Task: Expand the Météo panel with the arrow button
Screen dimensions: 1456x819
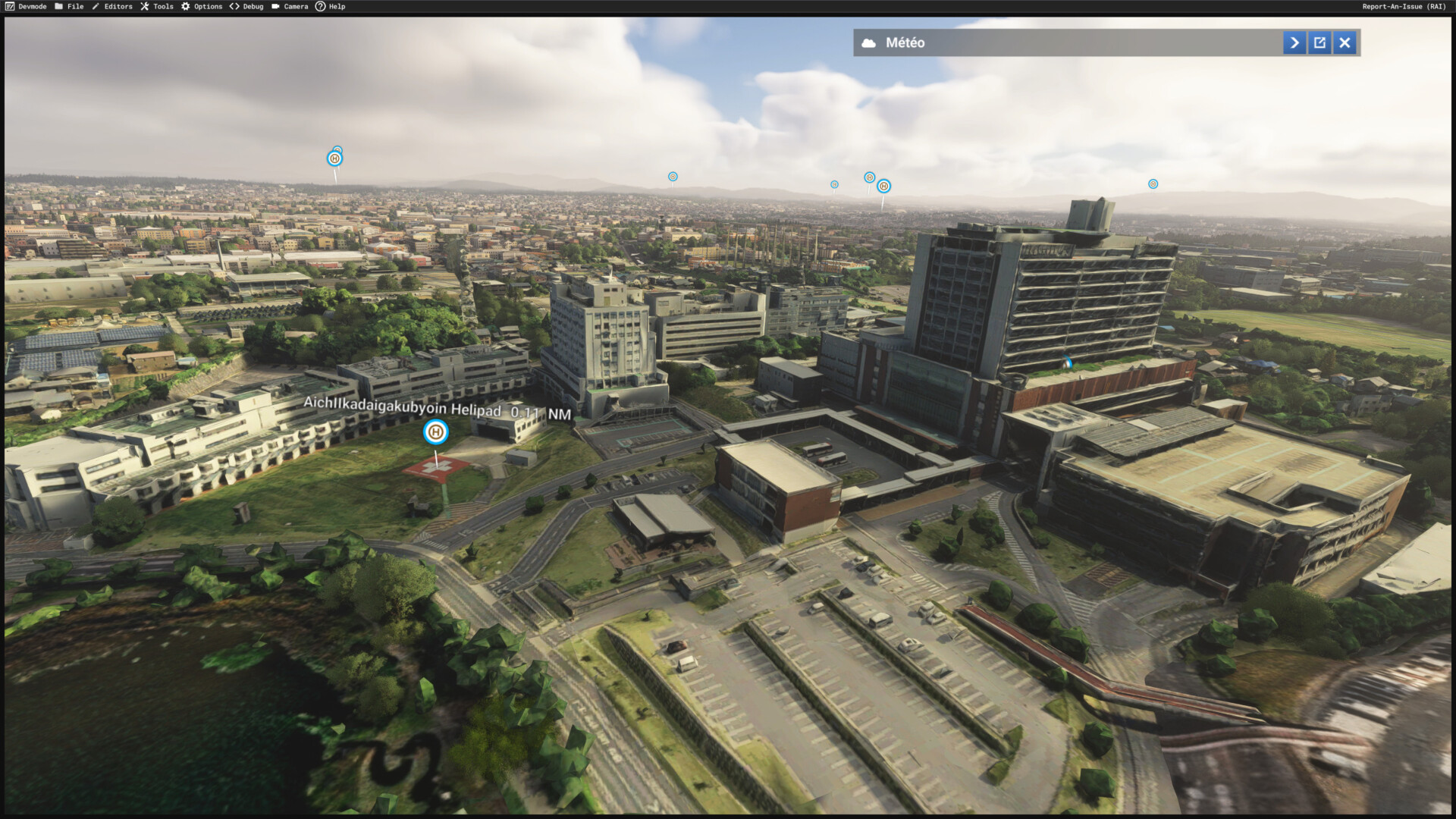Action: click(1294, 43)
